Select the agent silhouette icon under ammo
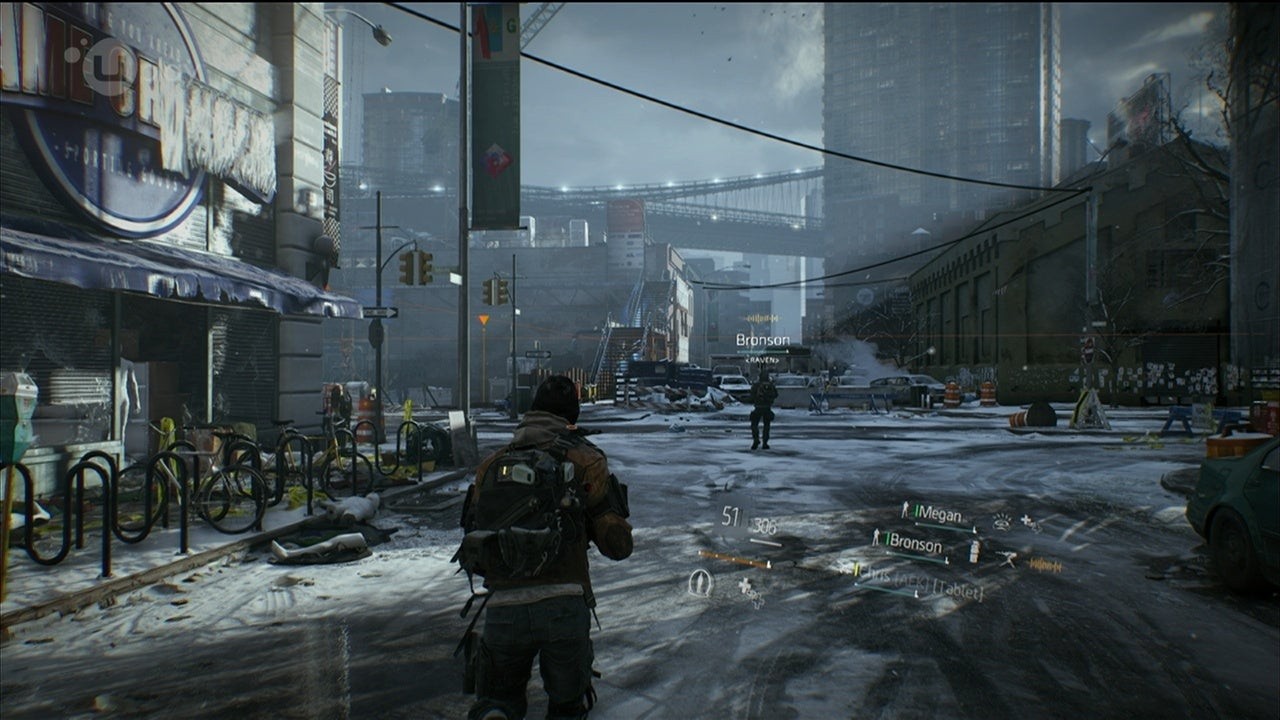 (x=700, y=583)
